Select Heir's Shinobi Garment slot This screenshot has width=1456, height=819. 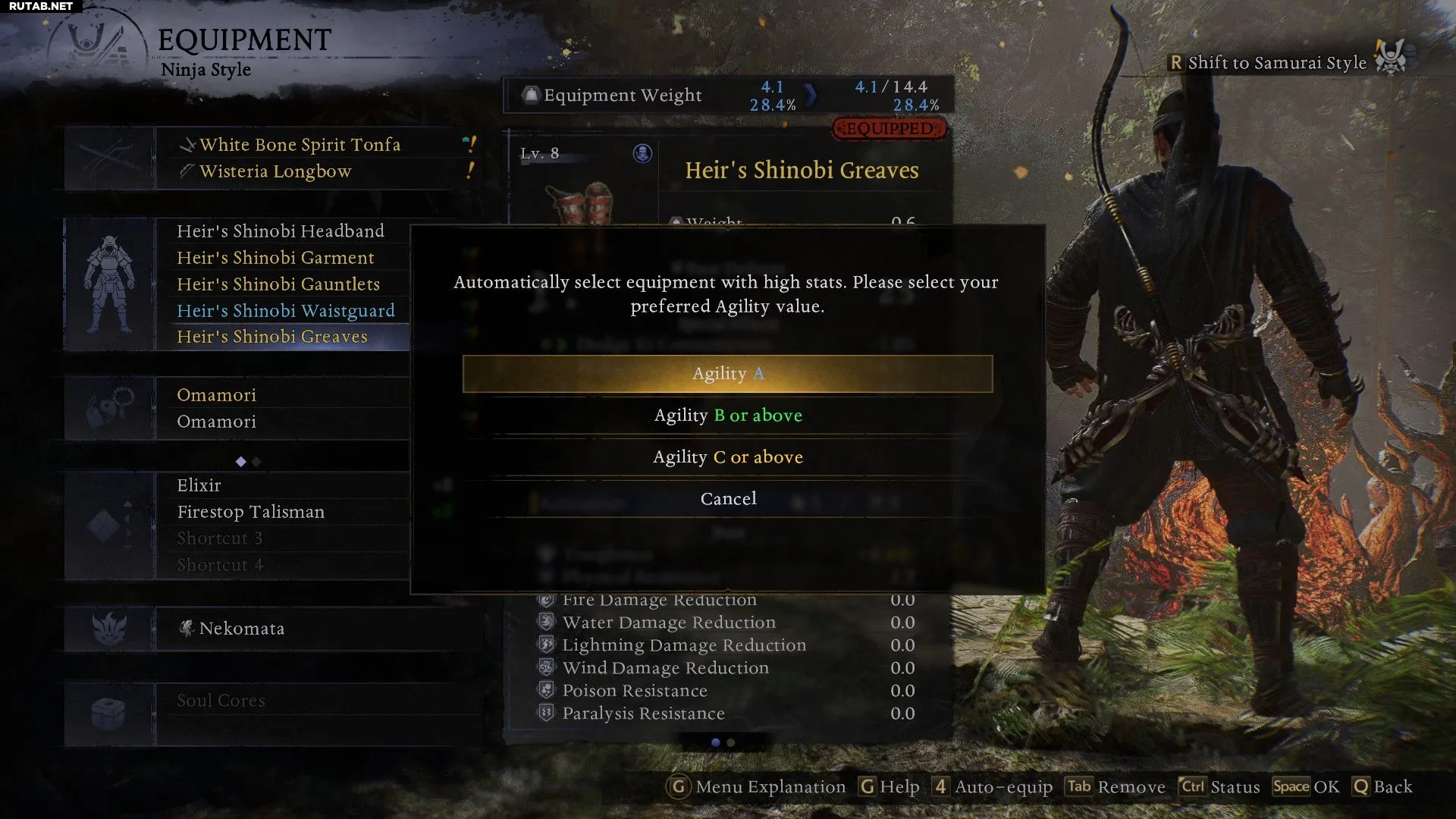pyautogui.click(x=275, y=258)
